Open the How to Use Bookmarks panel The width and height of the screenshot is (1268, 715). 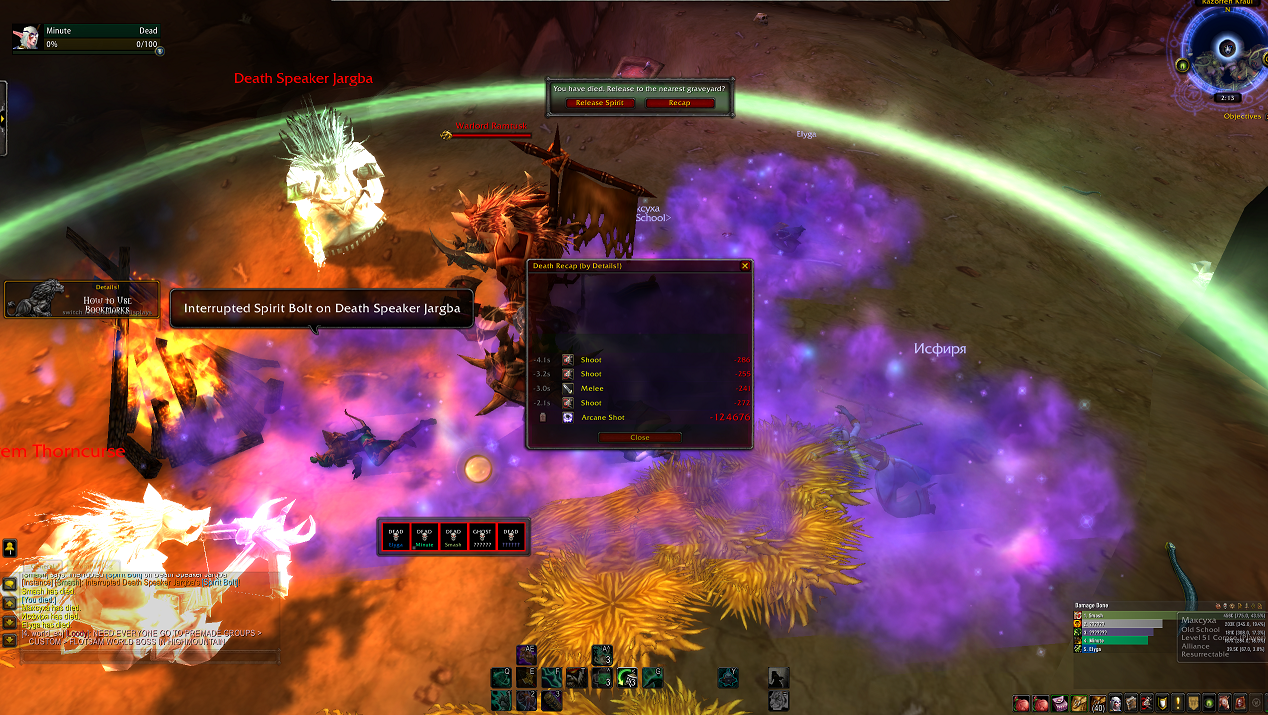tap(82, 299)
